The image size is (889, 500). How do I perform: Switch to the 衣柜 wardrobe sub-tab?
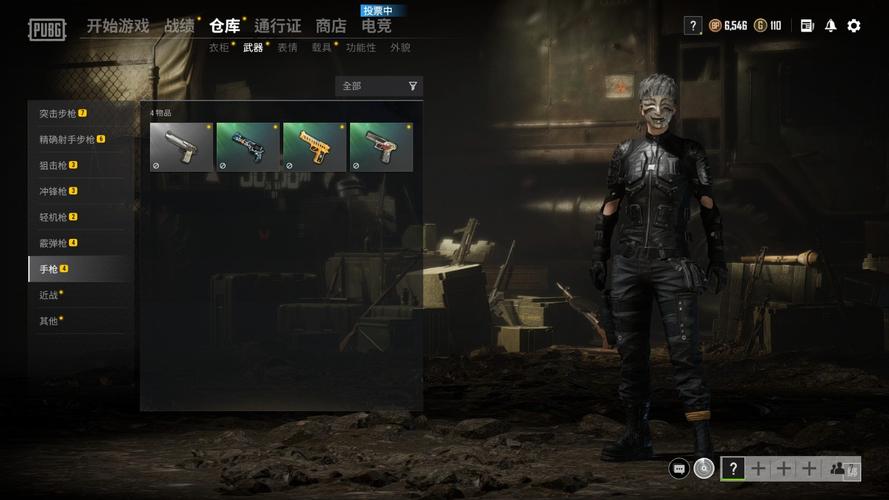click(x=219, y=47)
